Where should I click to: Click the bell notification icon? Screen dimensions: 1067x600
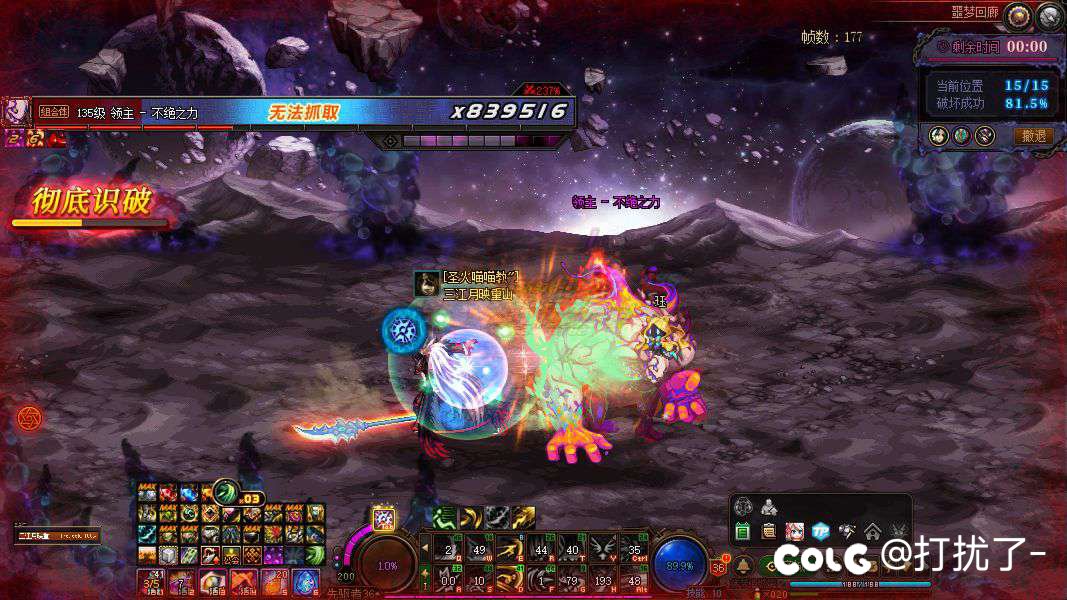point(742,566)
